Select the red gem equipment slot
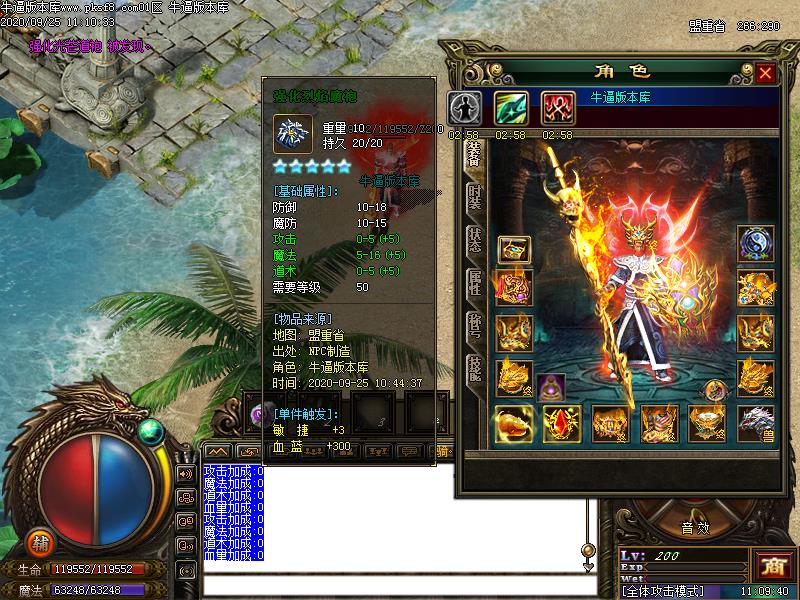The width and height of the screenshot is (800, 600). tap(561, 424)
